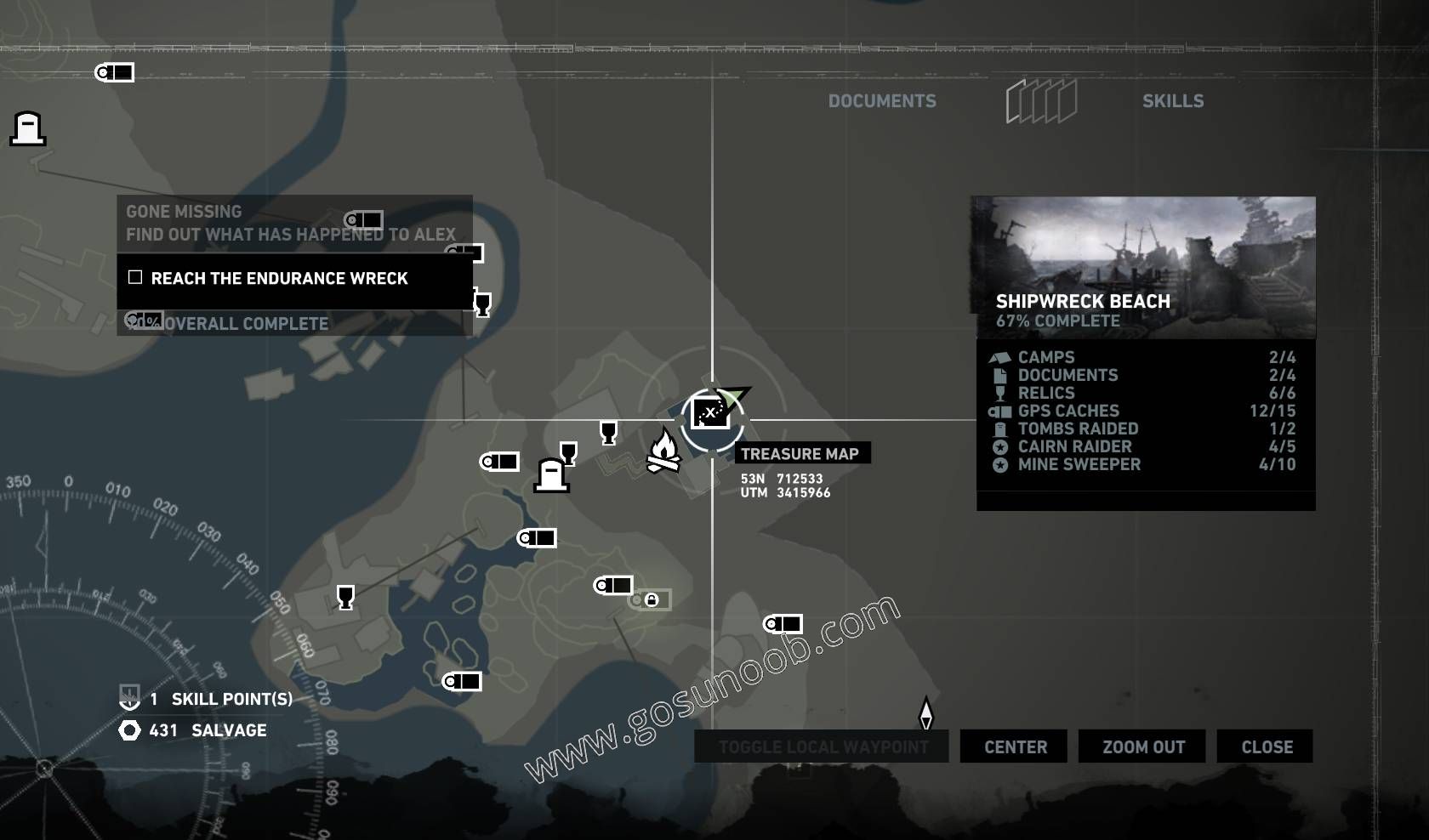The width and height of the screenshot is (1429, 840).
Task: Open the Relics entry in the completion list
Action: (1047, 393)
